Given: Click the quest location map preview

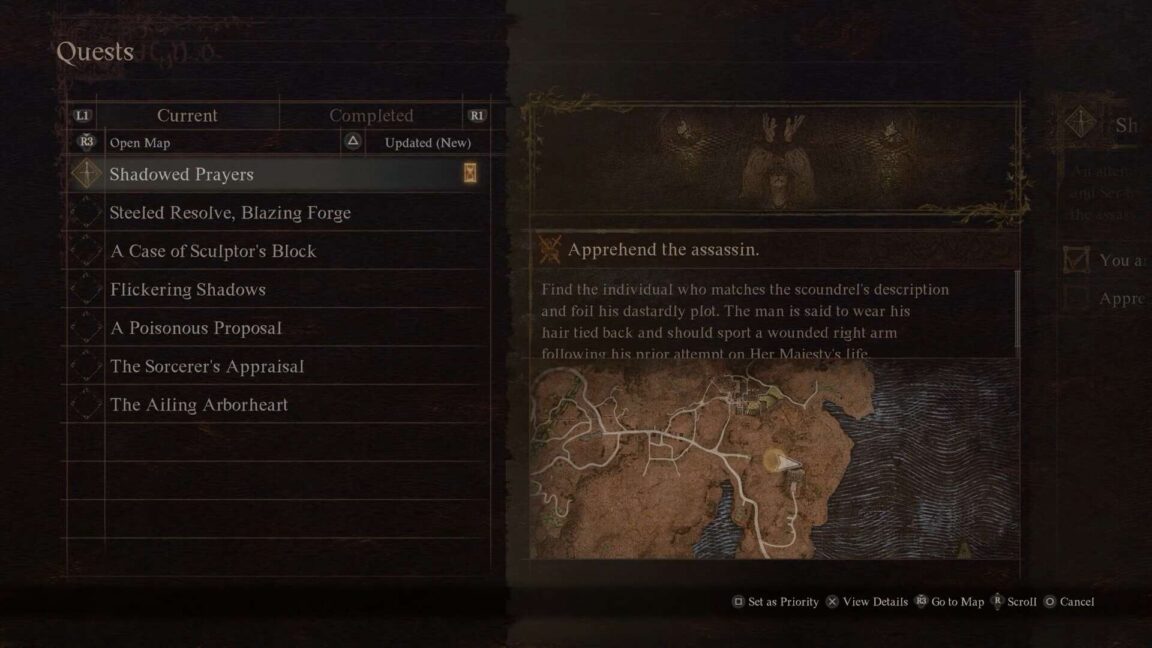Looking at the screenshot, I should click(774, 459).
